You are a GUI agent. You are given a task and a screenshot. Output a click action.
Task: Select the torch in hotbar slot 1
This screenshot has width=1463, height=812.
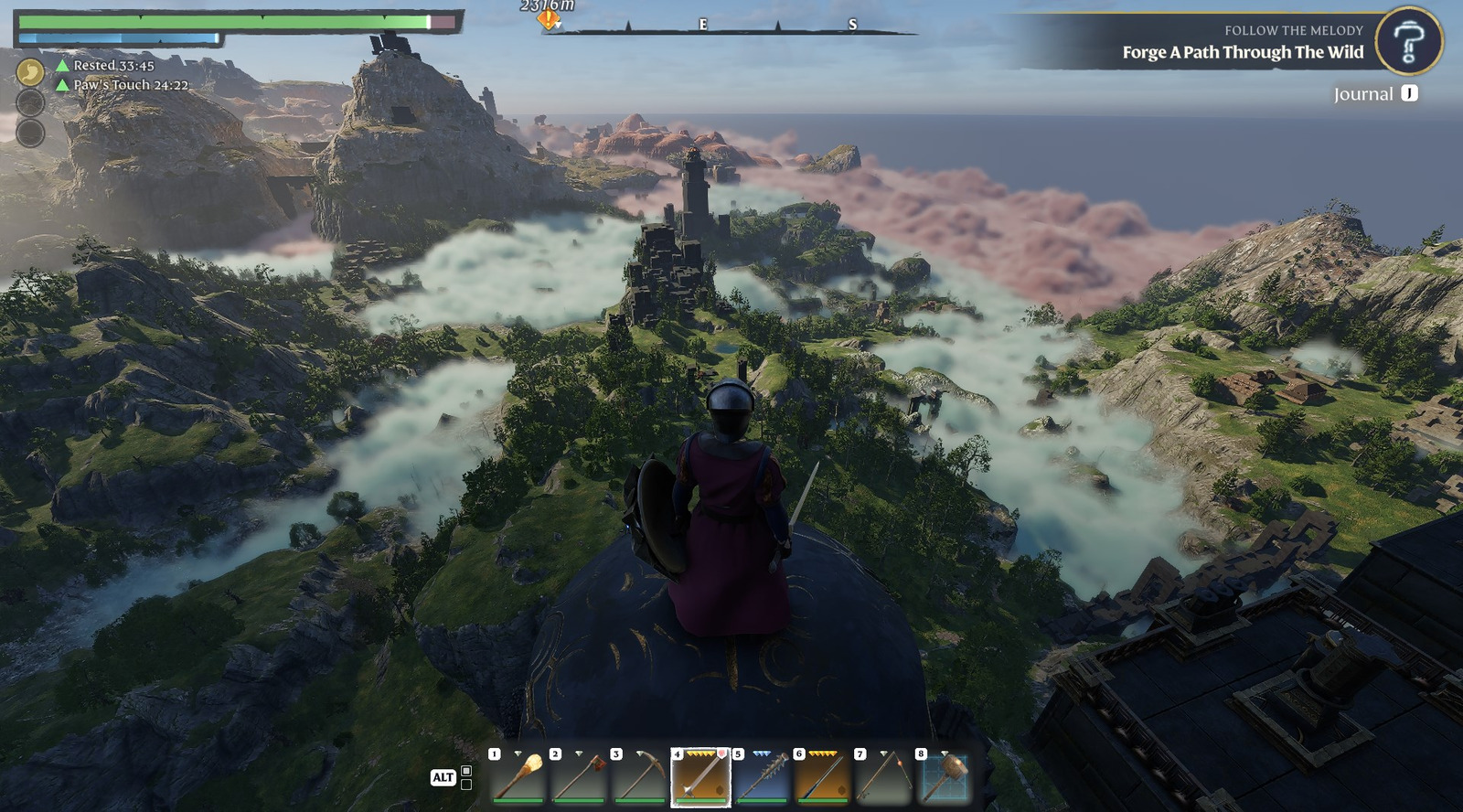tap(518, 777)
